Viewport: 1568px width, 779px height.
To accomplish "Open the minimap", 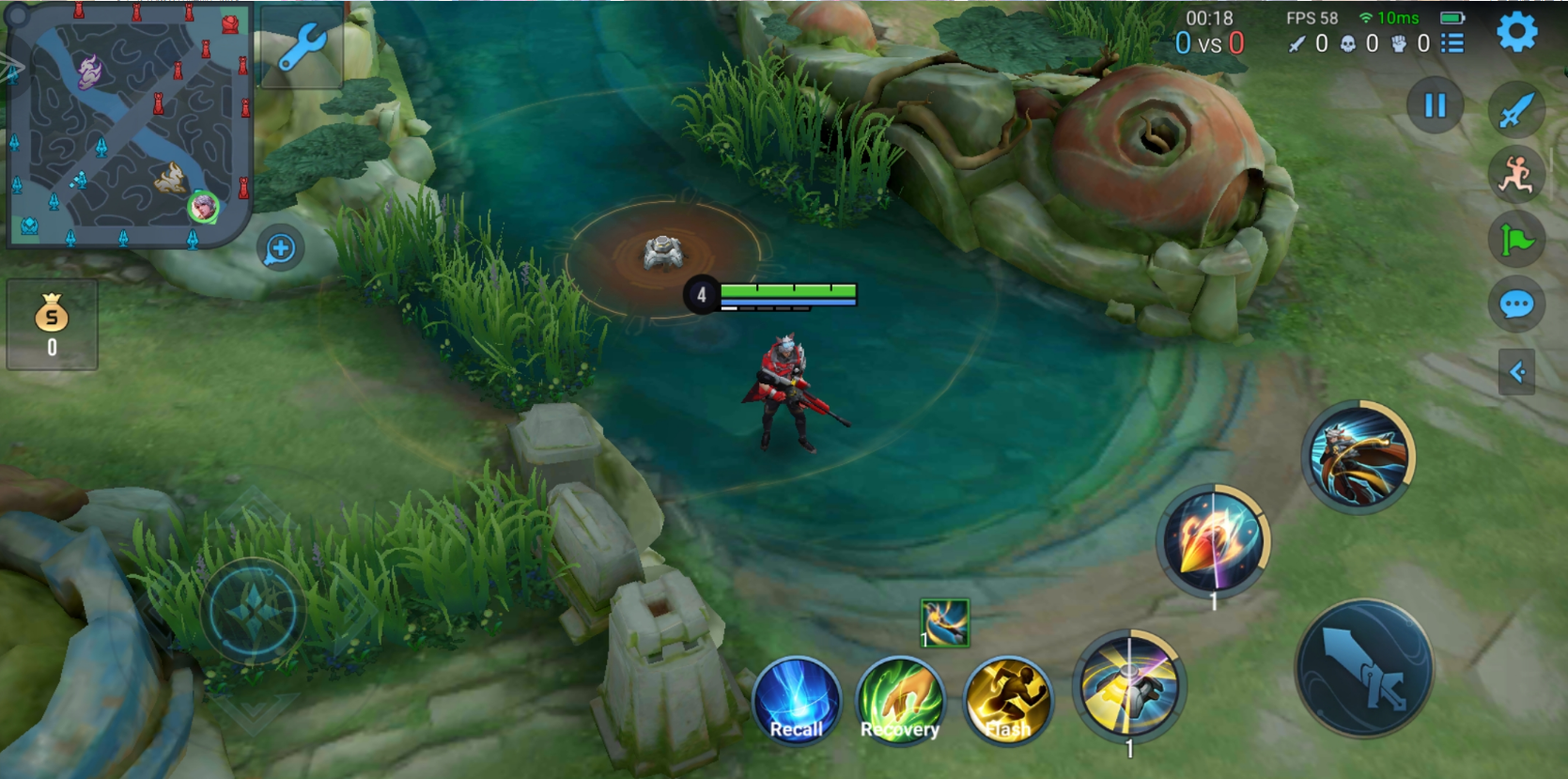I will (x=129, y=125).
